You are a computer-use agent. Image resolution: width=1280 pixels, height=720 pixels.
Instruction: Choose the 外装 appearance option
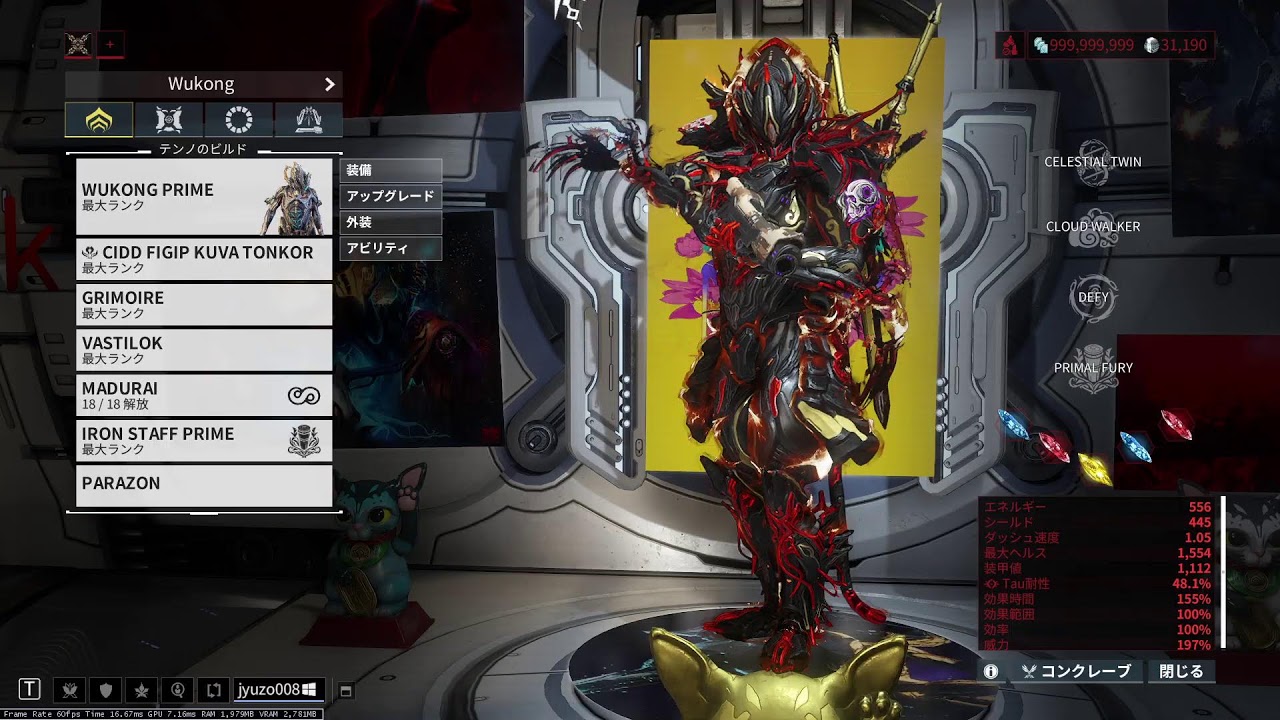click(390, 222)
